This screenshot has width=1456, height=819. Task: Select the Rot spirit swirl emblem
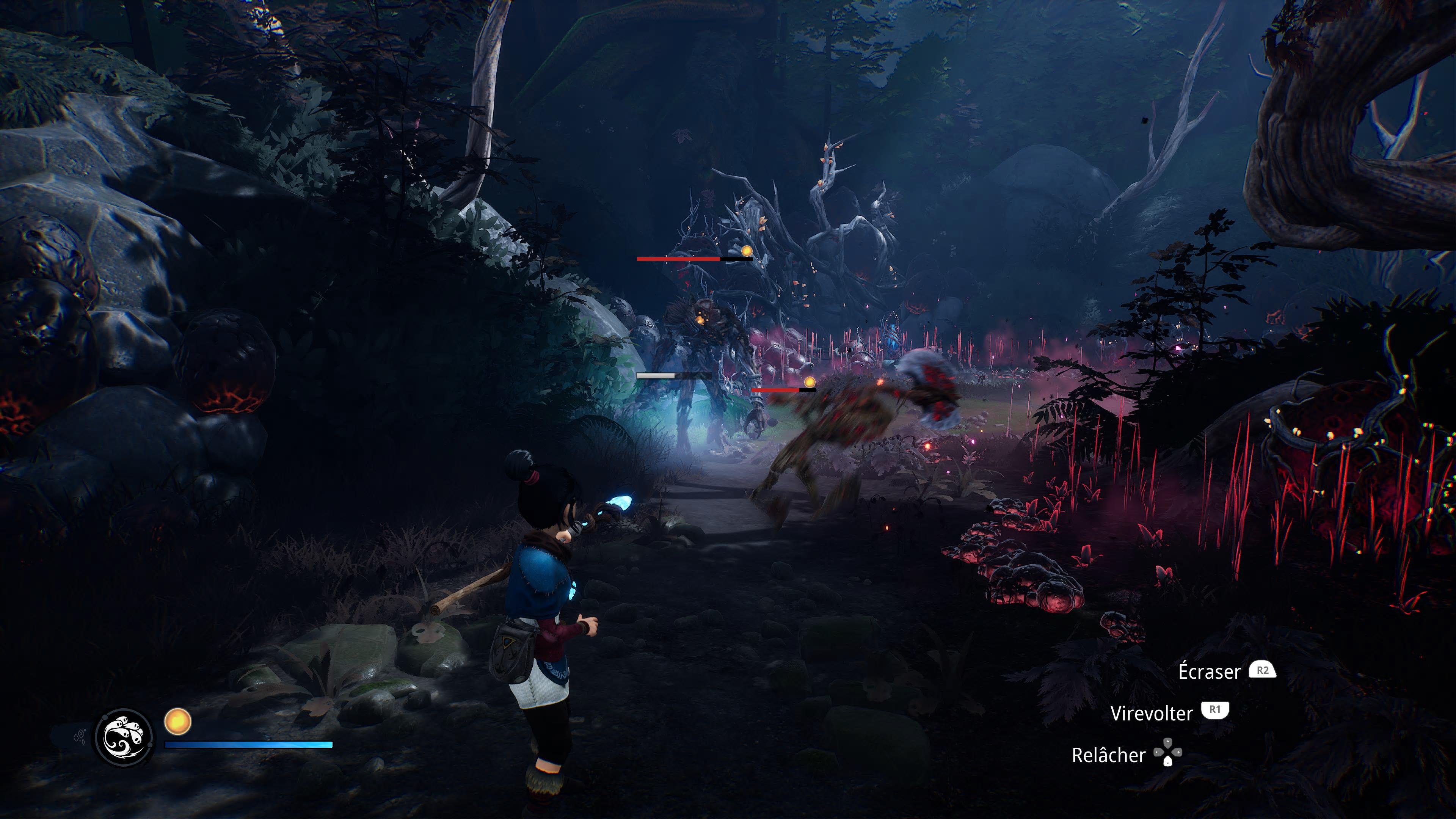124,737
